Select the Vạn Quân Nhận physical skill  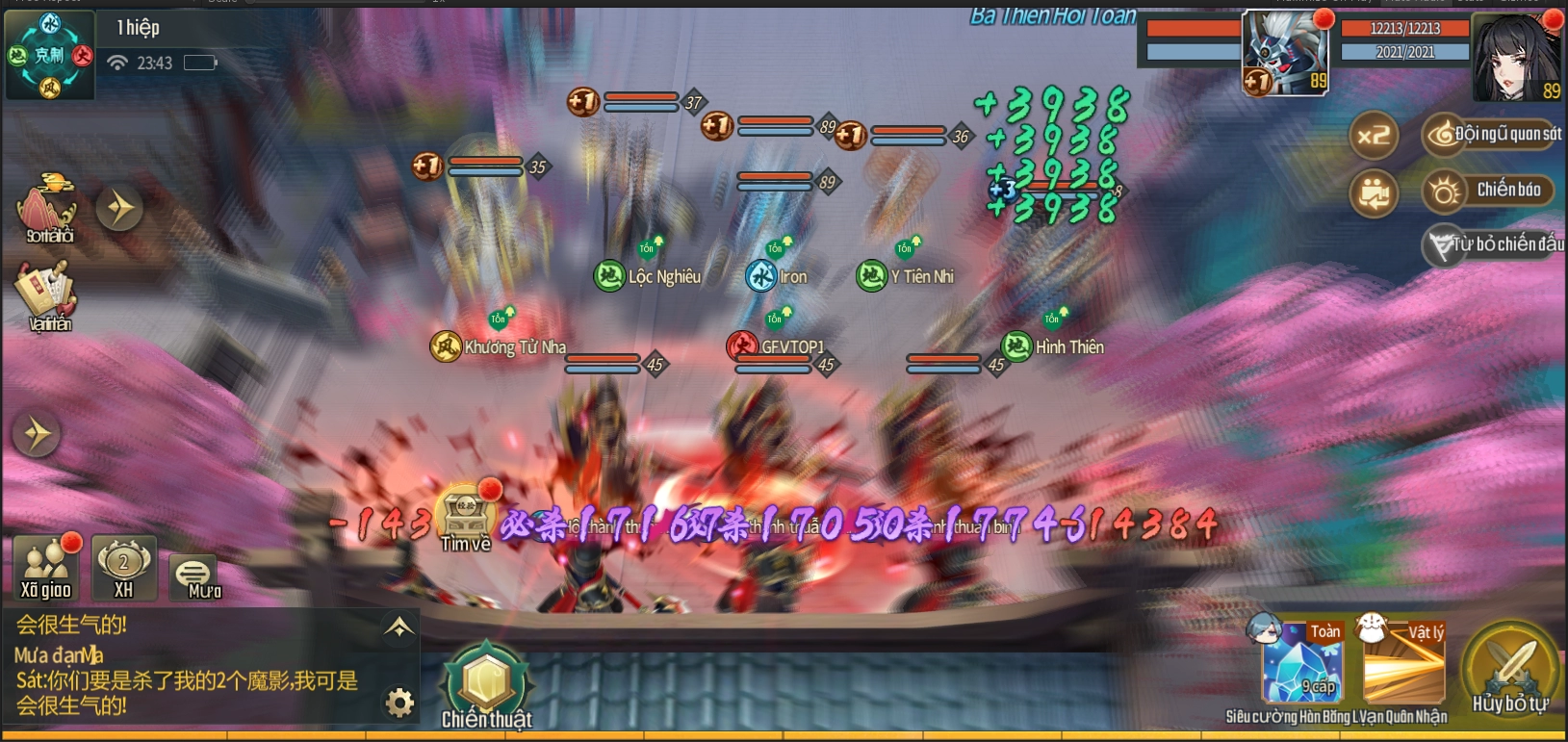1403,664
